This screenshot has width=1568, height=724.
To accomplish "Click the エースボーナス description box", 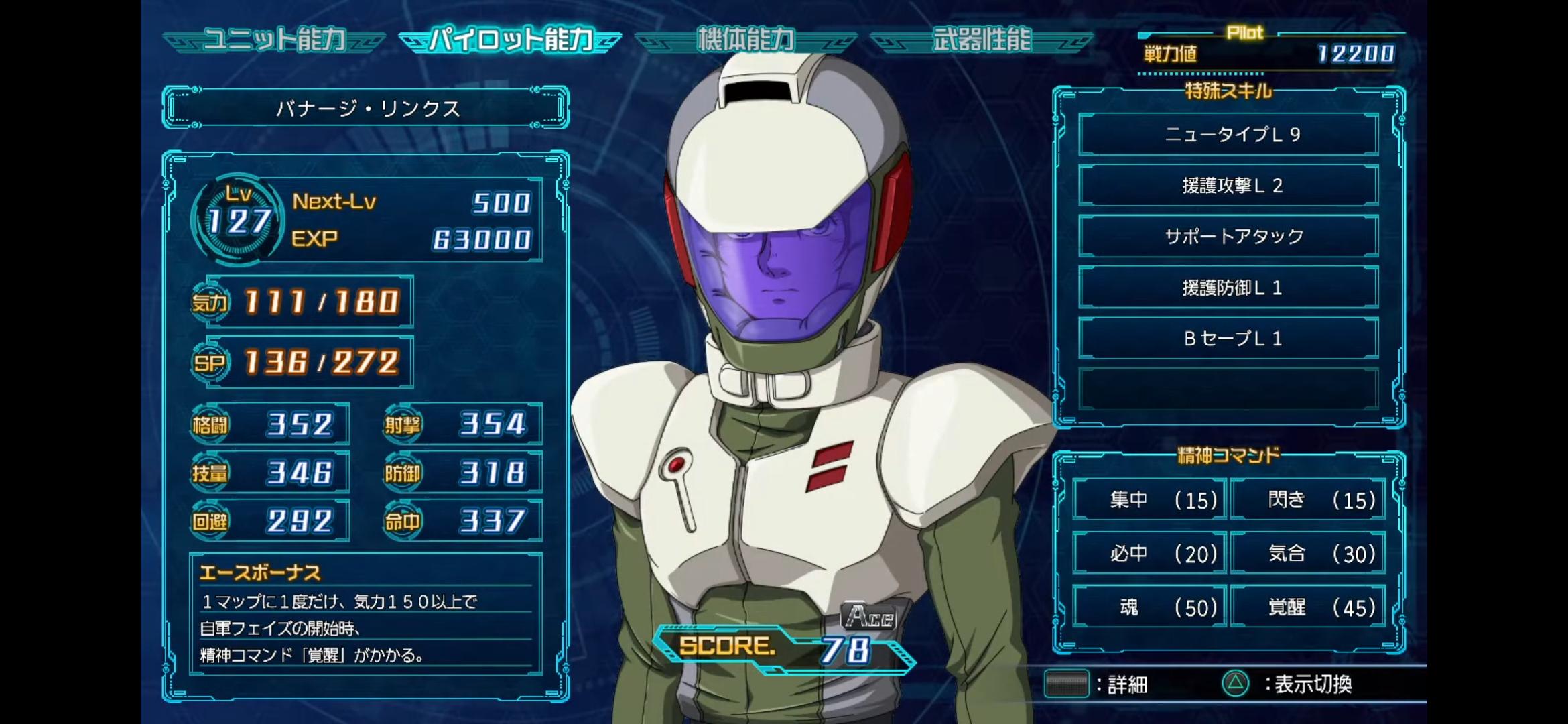I will coord(366,615).
